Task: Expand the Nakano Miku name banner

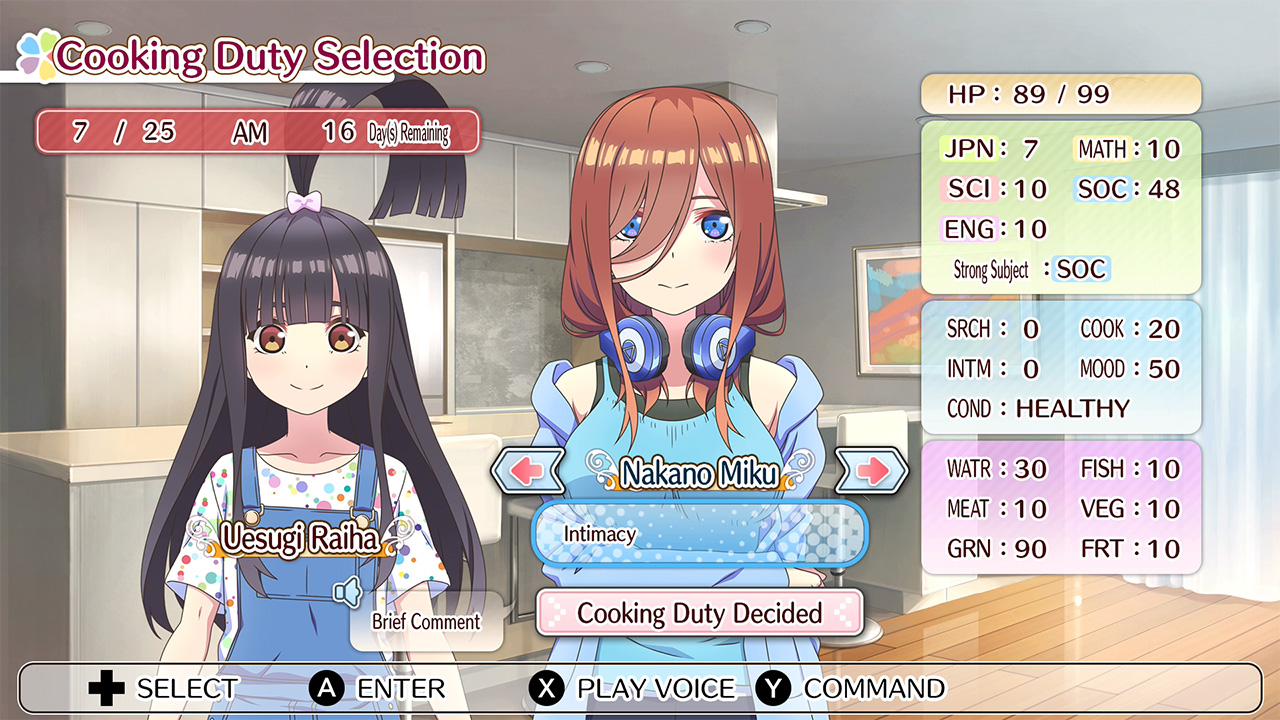Action: pyautogui.click(x=700, y=470)
